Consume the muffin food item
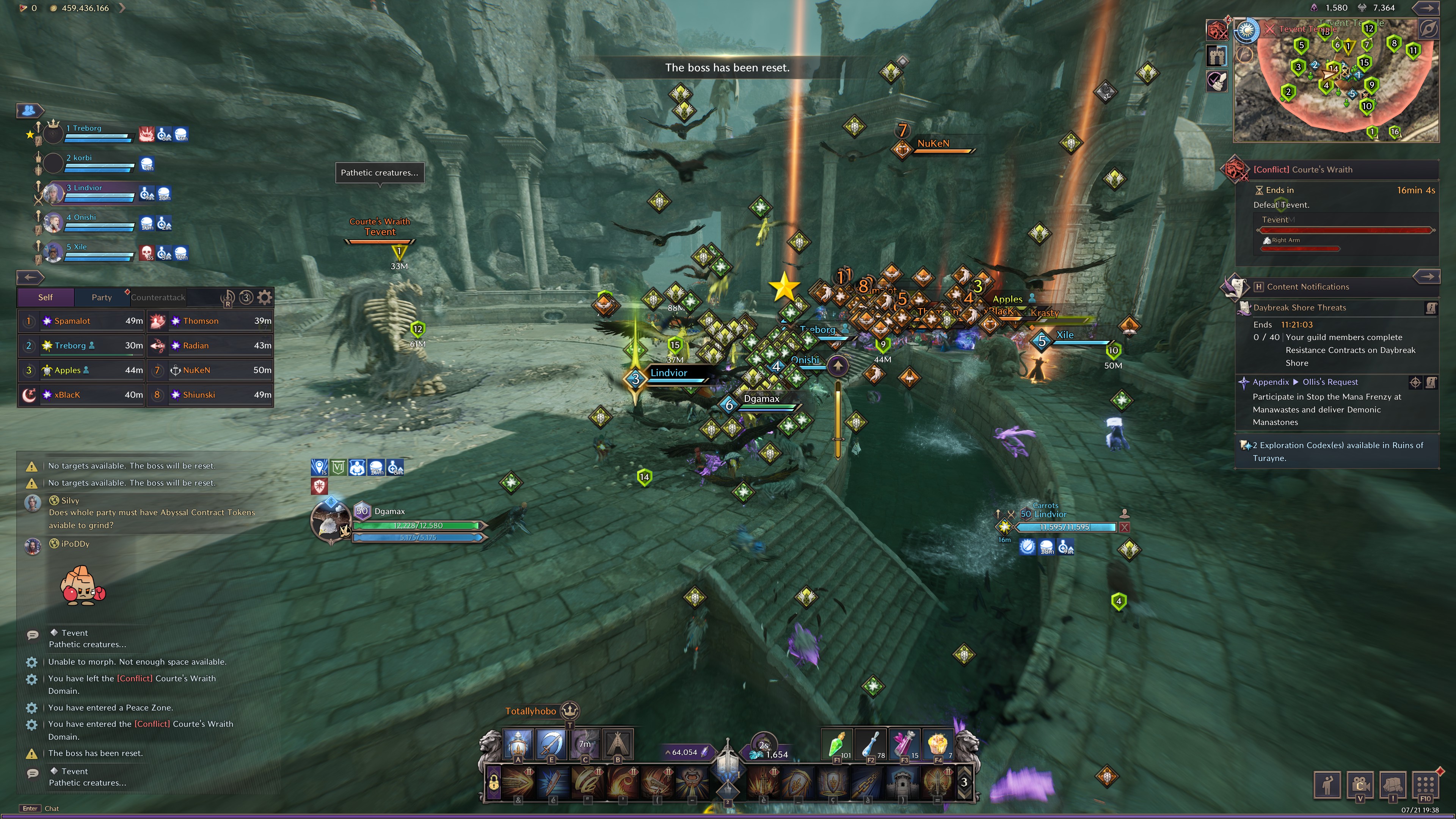Viewport: 1456px width, 819px height. point(938,744)
